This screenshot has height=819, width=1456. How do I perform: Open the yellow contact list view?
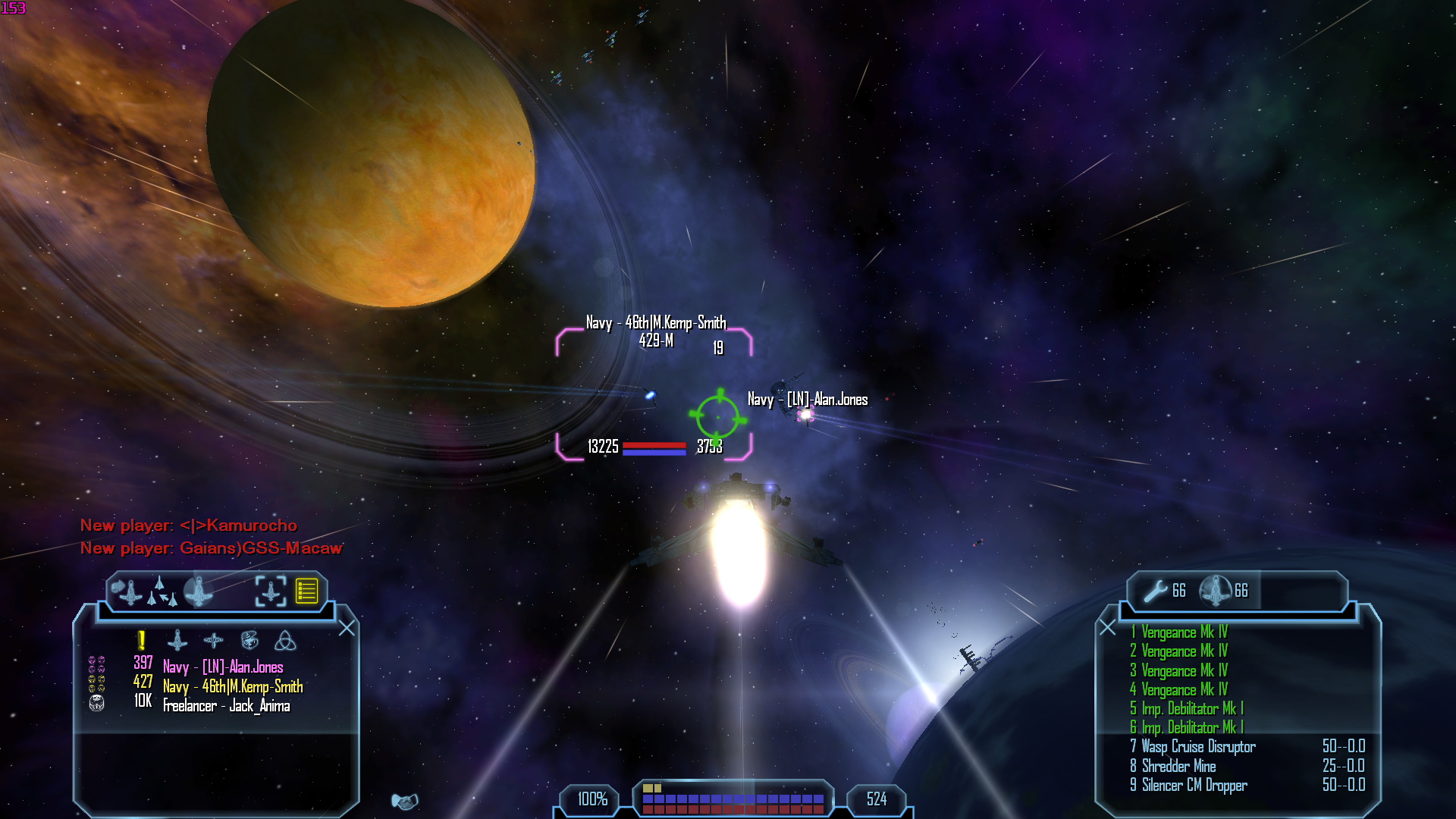tap(306, 591)
